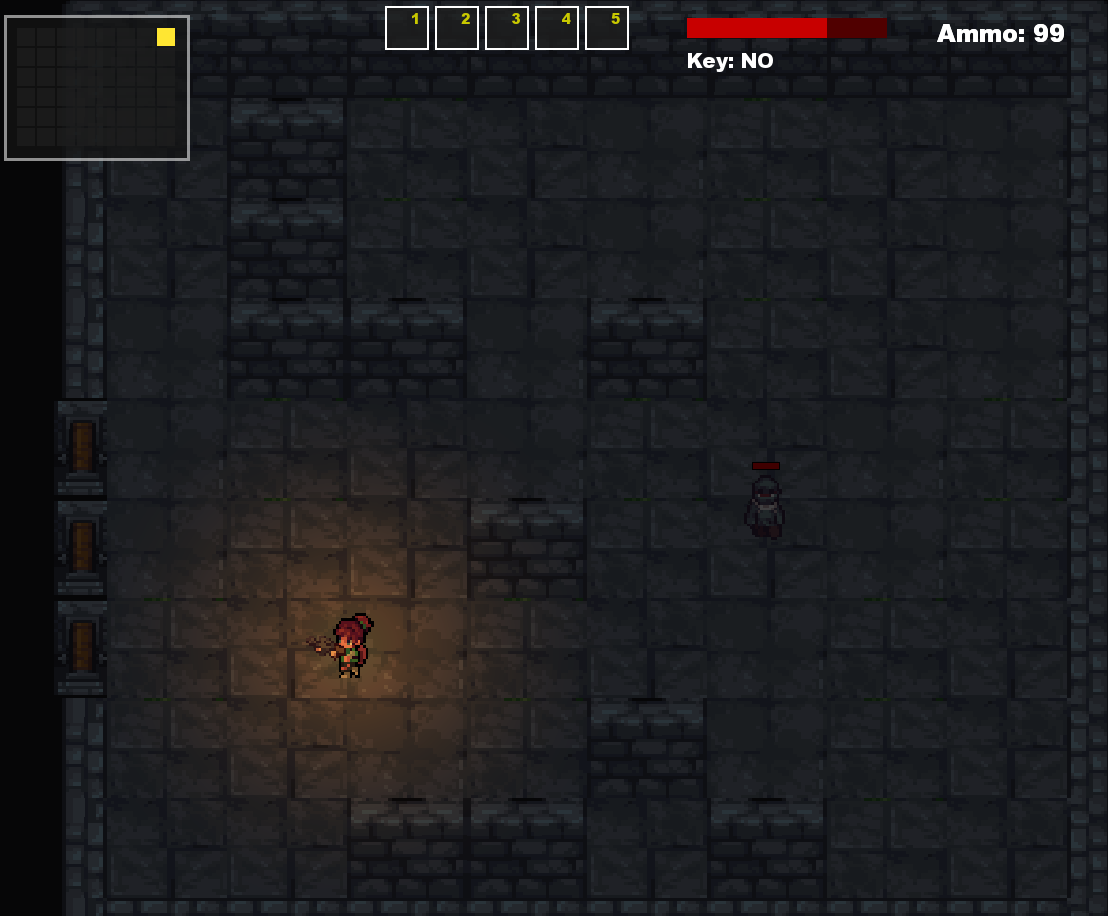Click the dungeon minimap panel

[97, 88]
